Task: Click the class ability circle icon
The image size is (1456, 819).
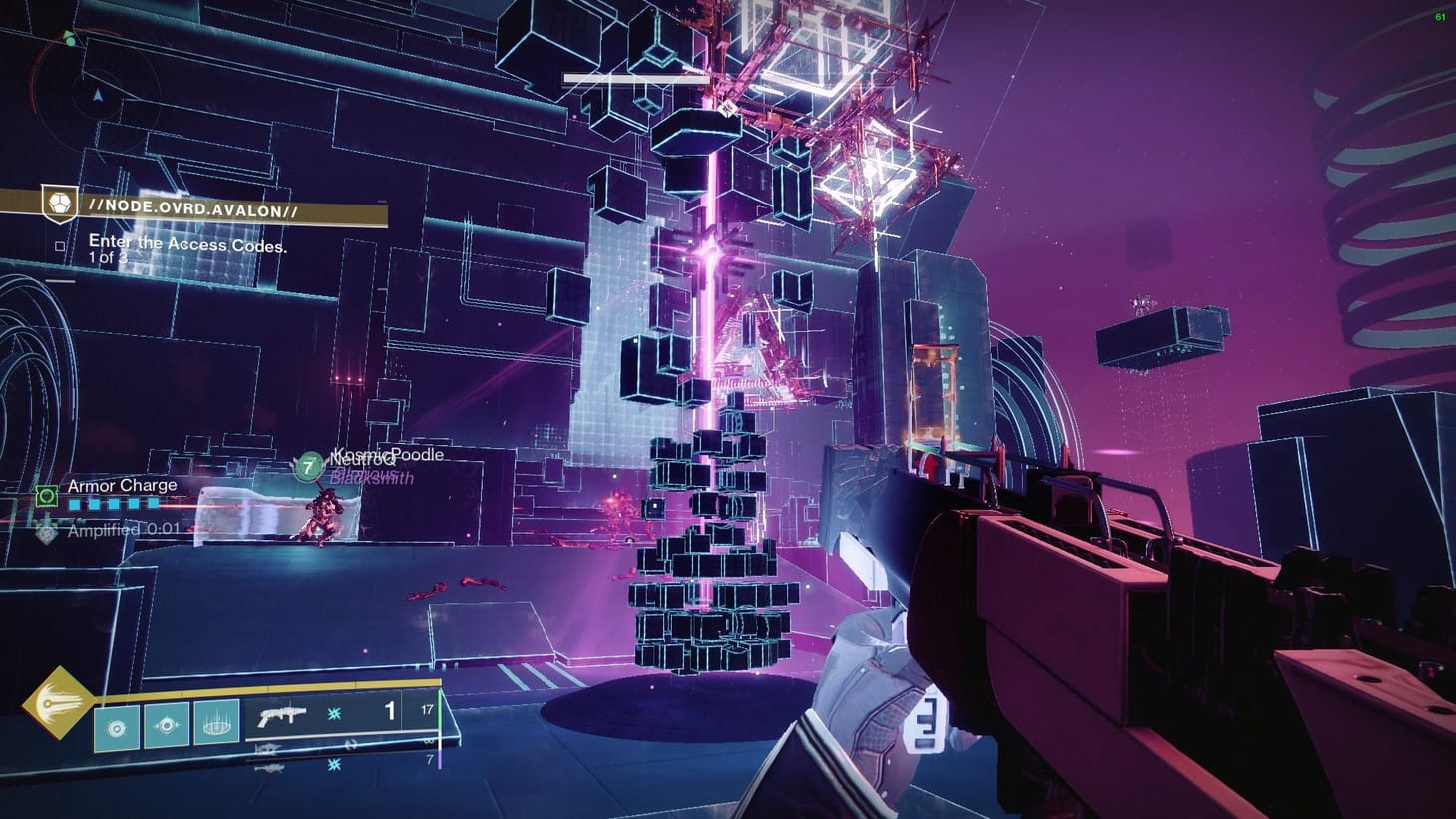Action: click(115, 727)
